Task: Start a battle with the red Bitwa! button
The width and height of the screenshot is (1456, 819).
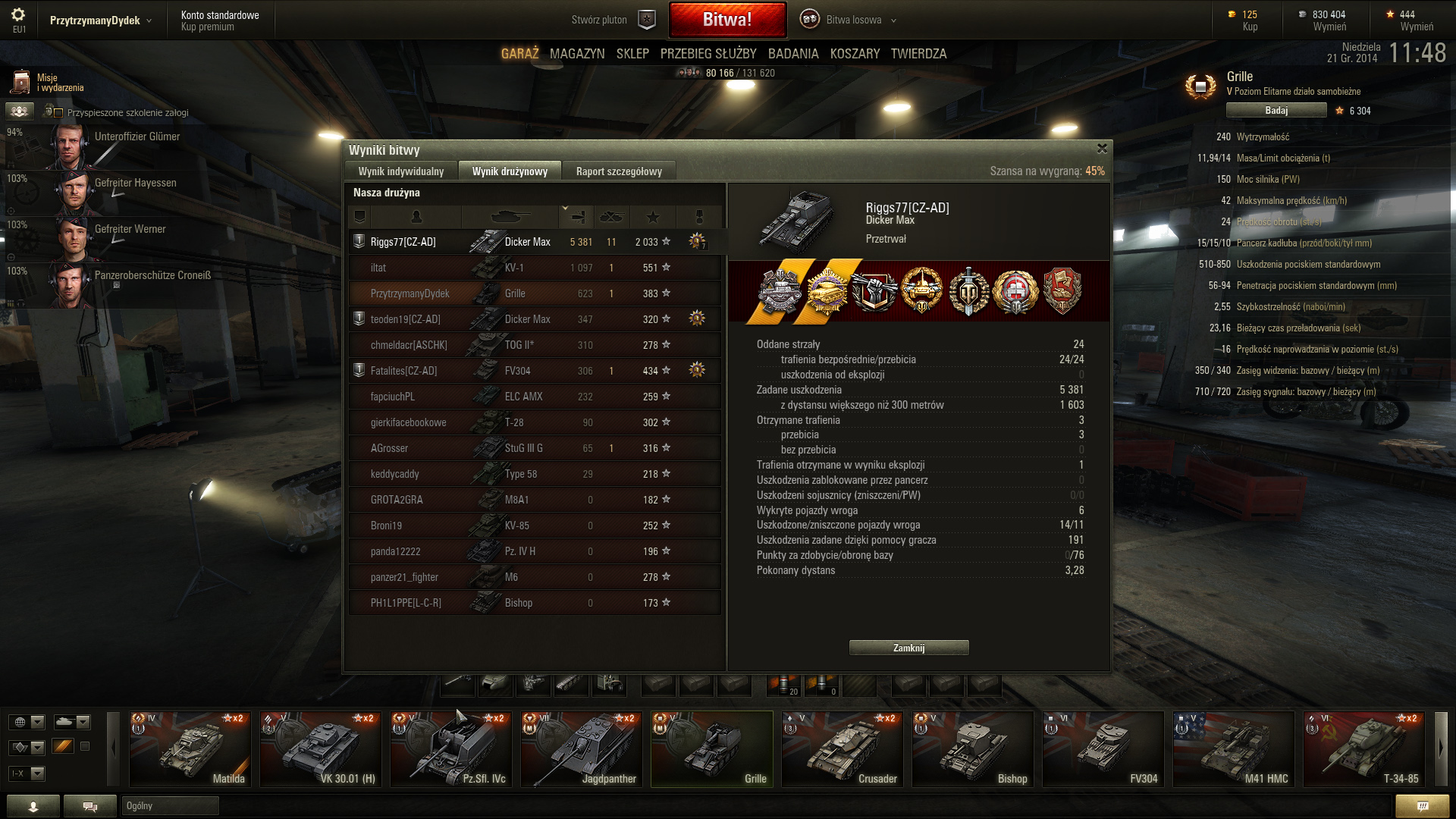Action: [x=726, y=20]
